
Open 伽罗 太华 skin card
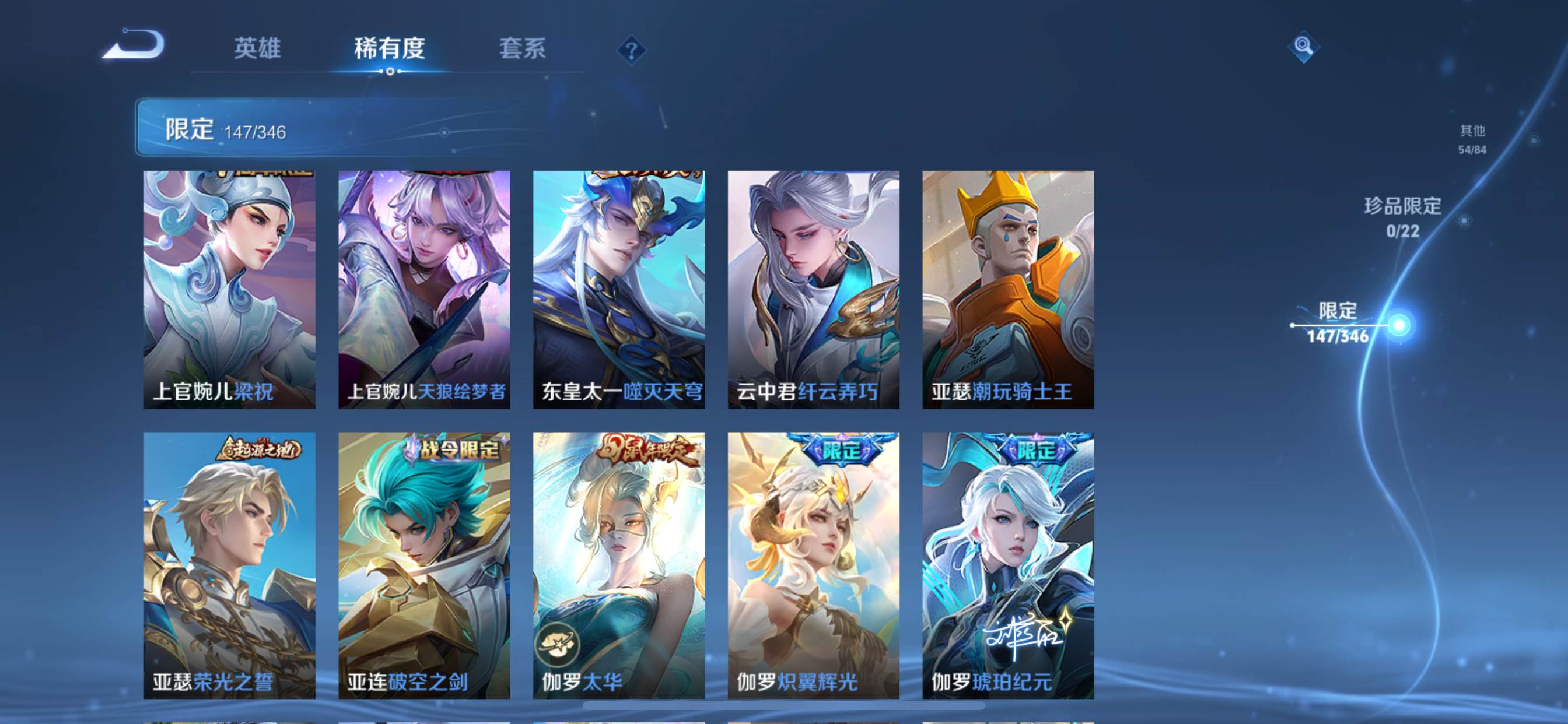[x=619, y=565]
